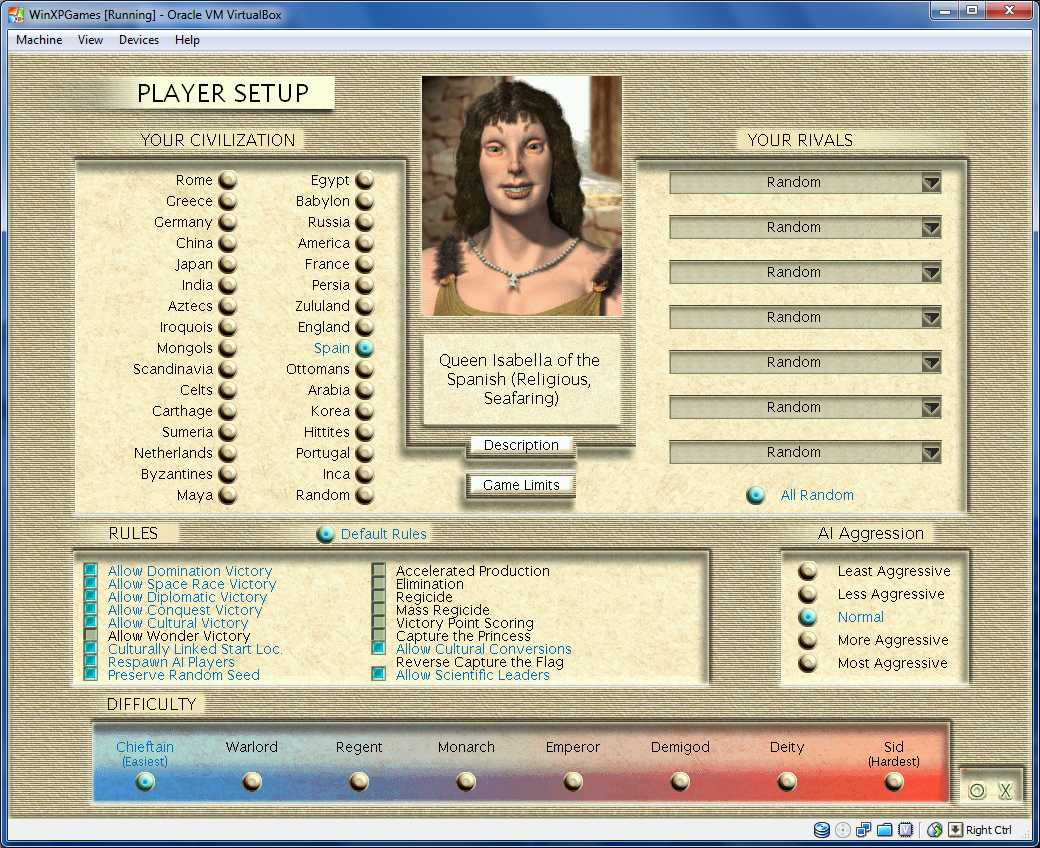The width and height of the screenshot is (1040, 848).
Task: Choose Random civilization option
Action: [x=365, y=495]
